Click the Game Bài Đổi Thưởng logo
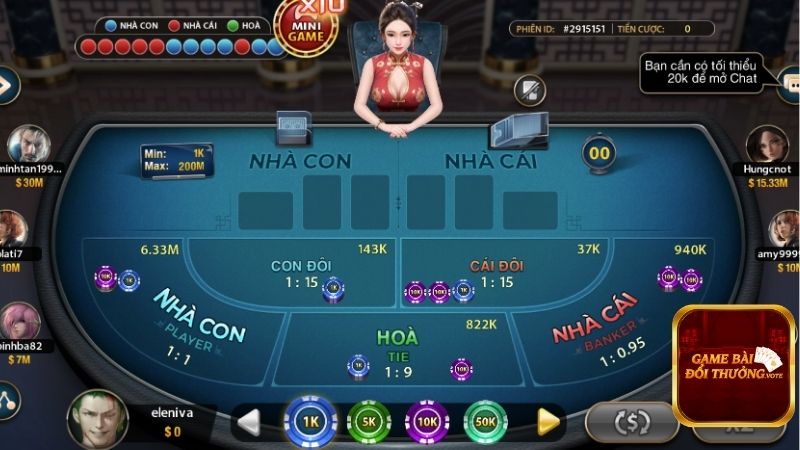This screenshot has height=450, width=800. click(735, 365)
